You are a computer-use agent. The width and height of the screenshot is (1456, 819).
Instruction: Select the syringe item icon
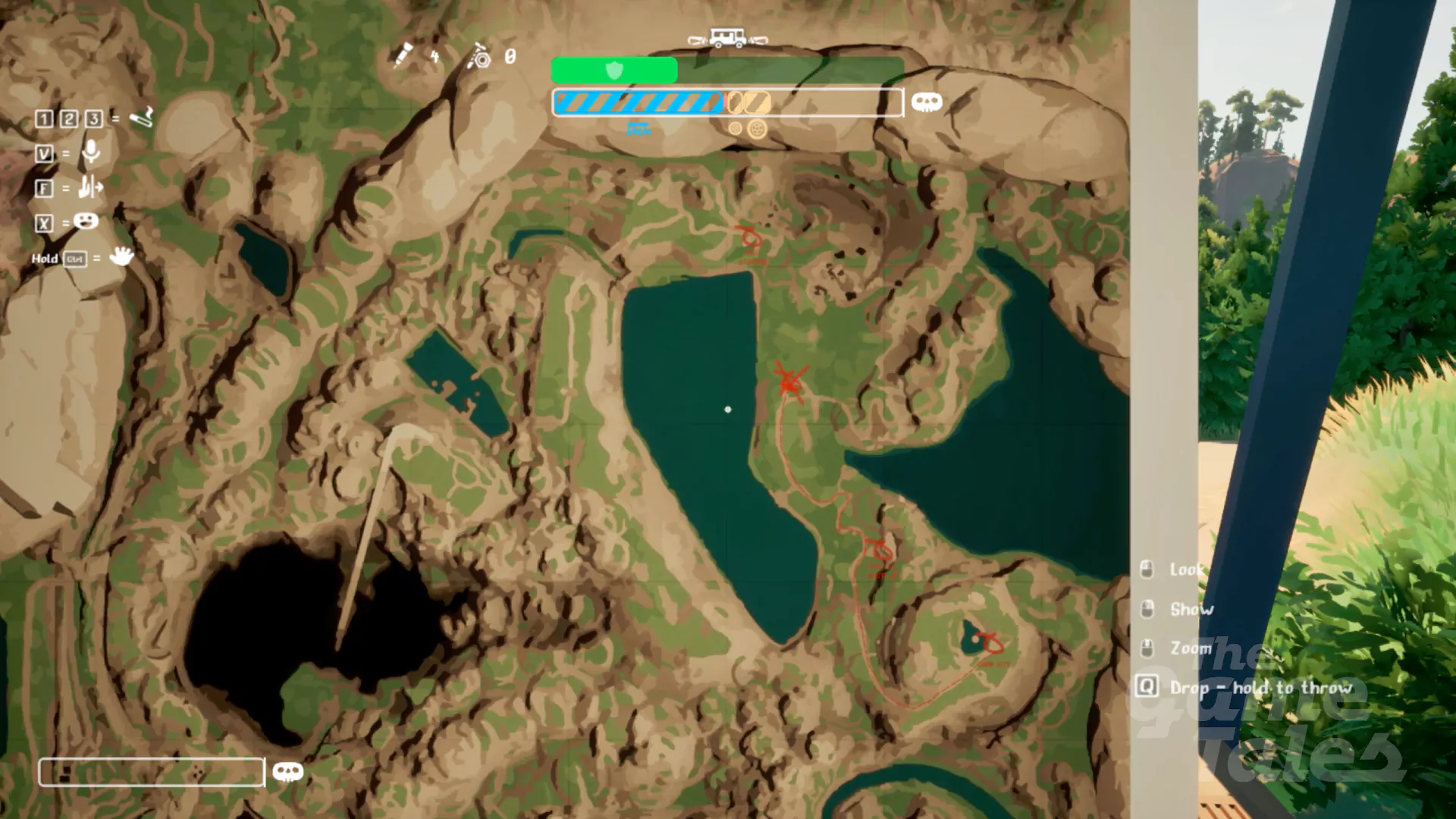pos(403,55)
